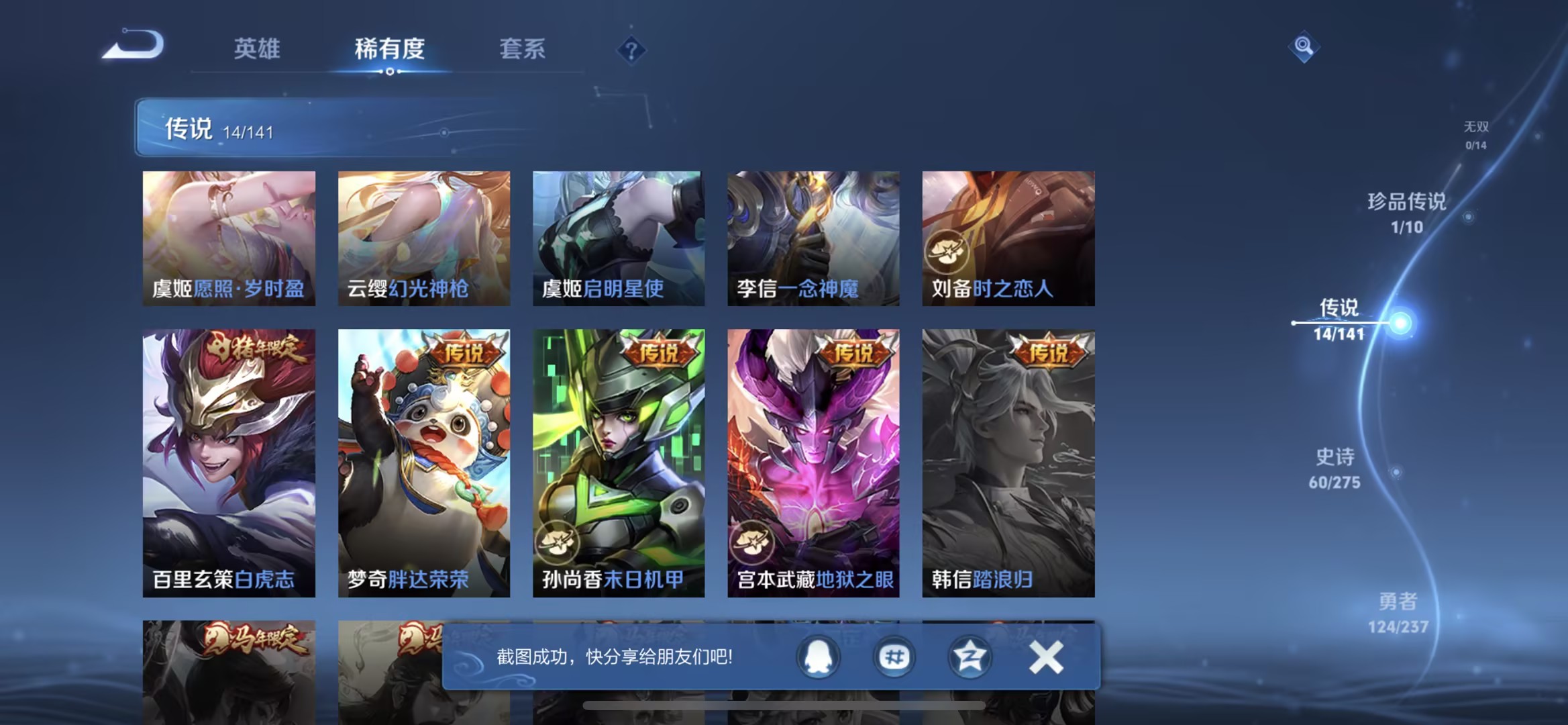The height and width of the screenshot is (725, 1568).
Task: Share to QQ Zone via the star icon
Action: (x=968, y=657)
